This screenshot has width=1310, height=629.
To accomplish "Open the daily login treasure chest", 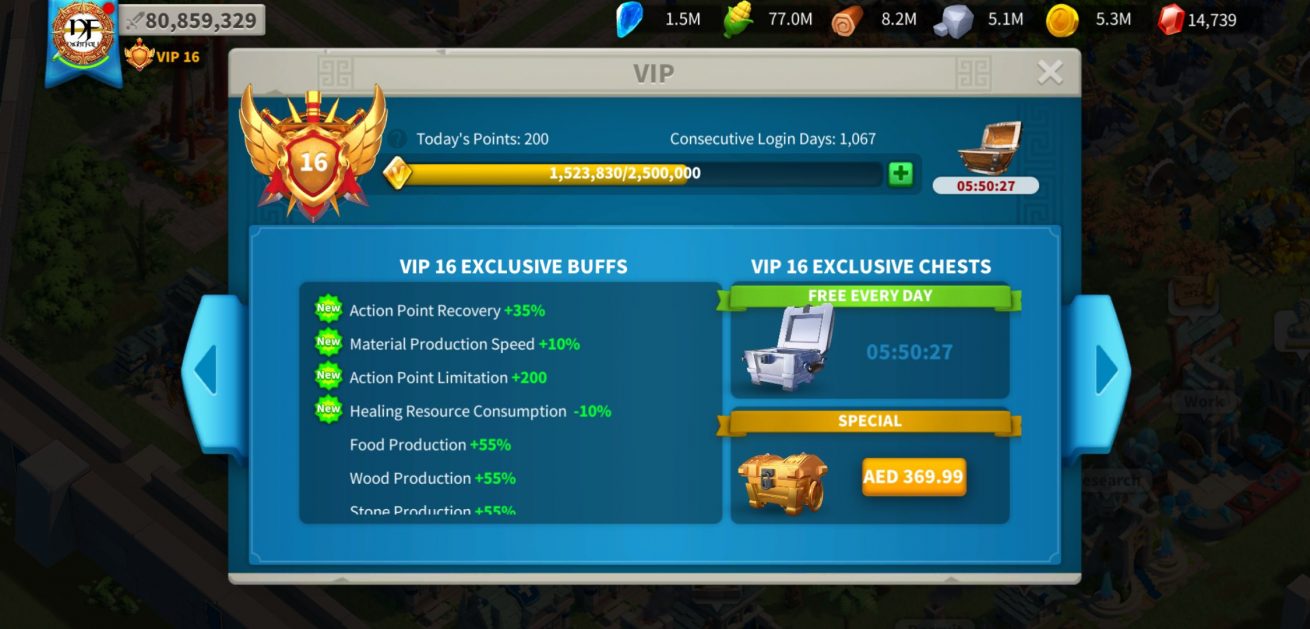I will (x=988, y=149).
